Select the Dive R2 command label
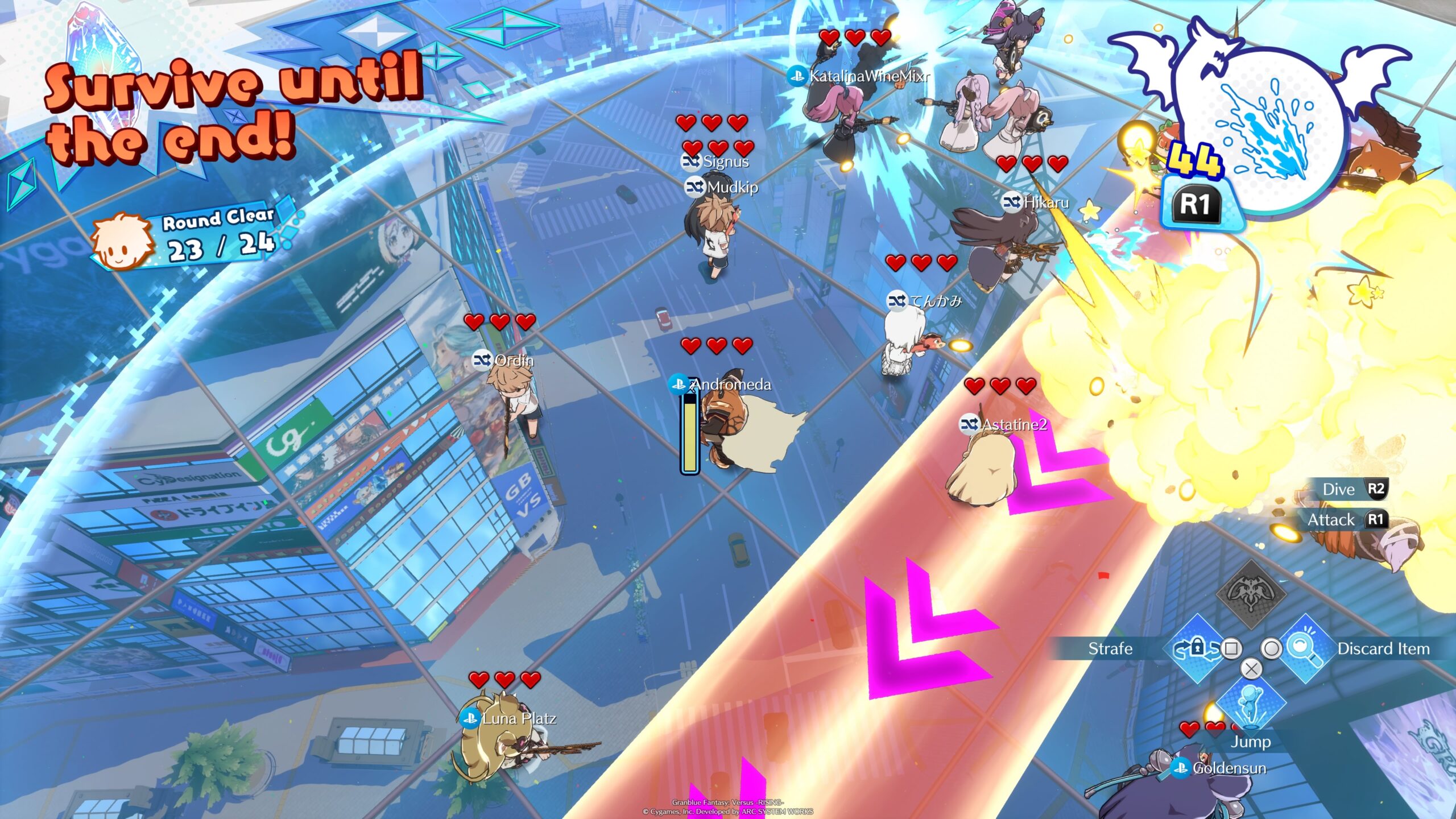Viewport: 1456px width, 819px height. [1355, 490]
